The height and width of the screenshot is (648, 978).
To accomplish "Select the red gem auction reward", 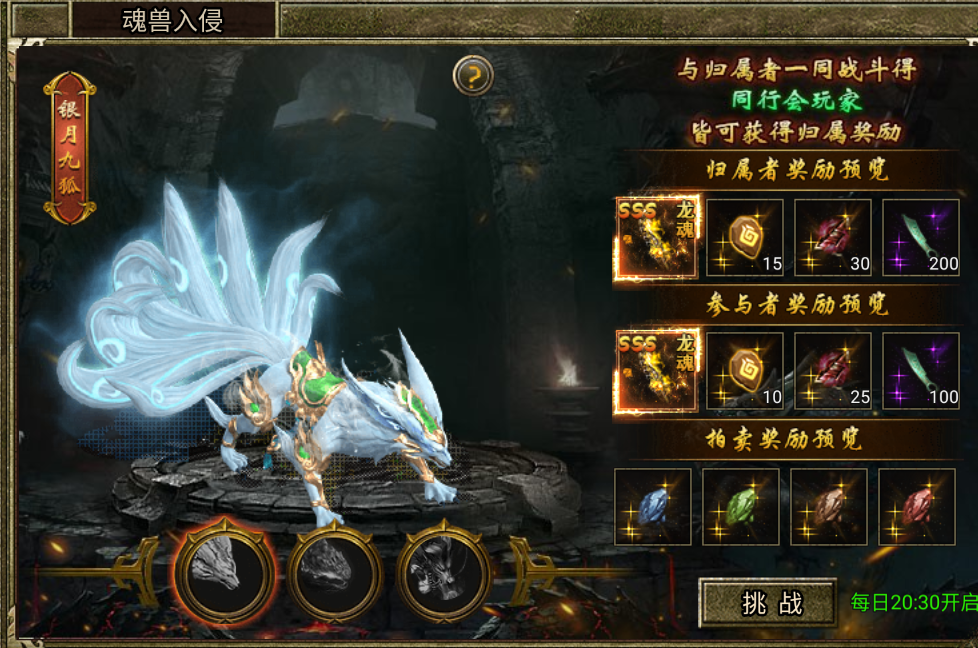I will click(x=917, y=506).
